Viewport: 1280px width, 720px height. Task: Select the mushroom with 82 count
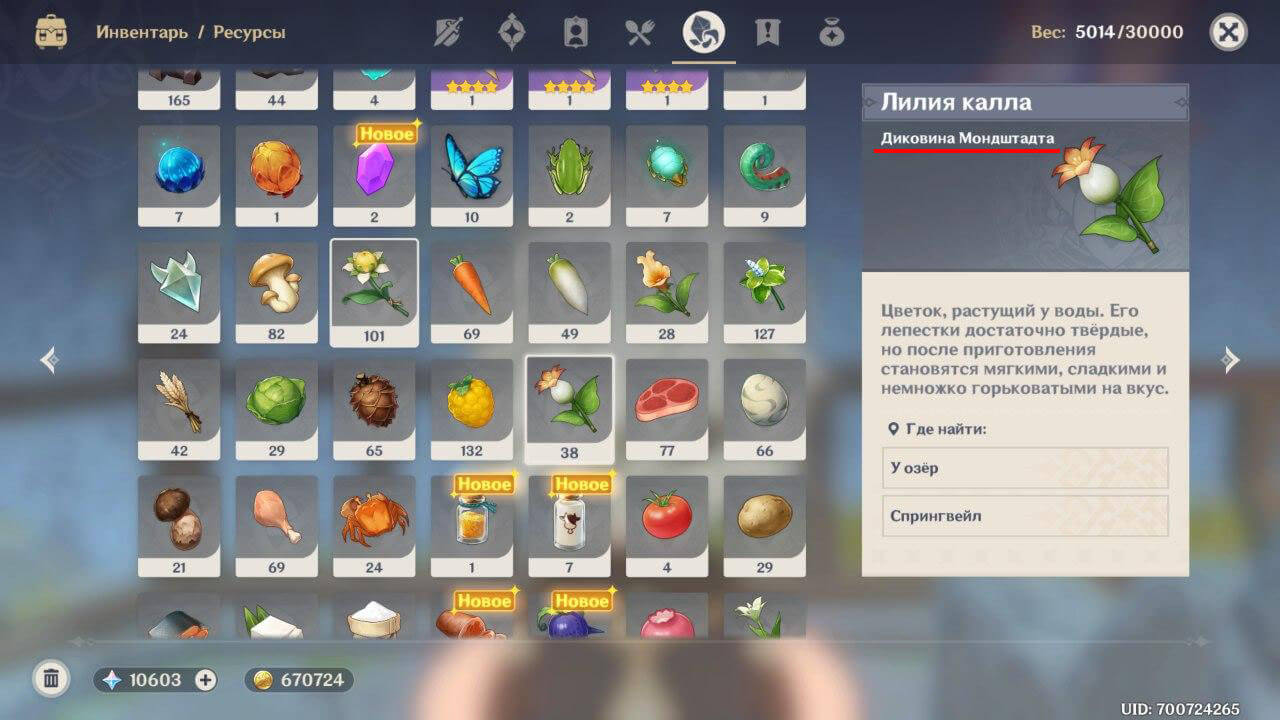[276, 292]
